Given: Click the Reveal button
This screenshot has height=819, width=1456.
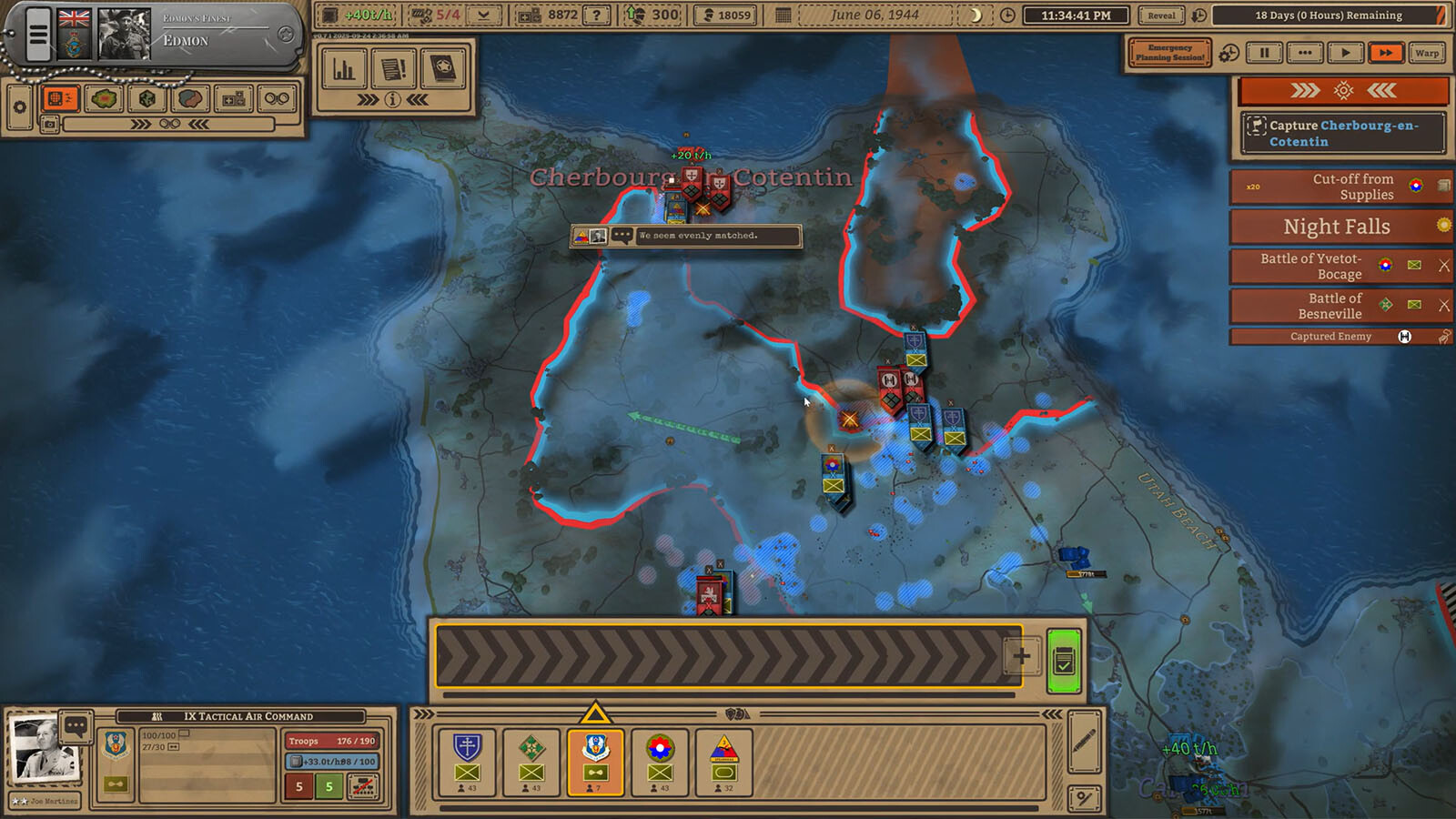Looking at the screenshot, I should [x=1161, y=15].
